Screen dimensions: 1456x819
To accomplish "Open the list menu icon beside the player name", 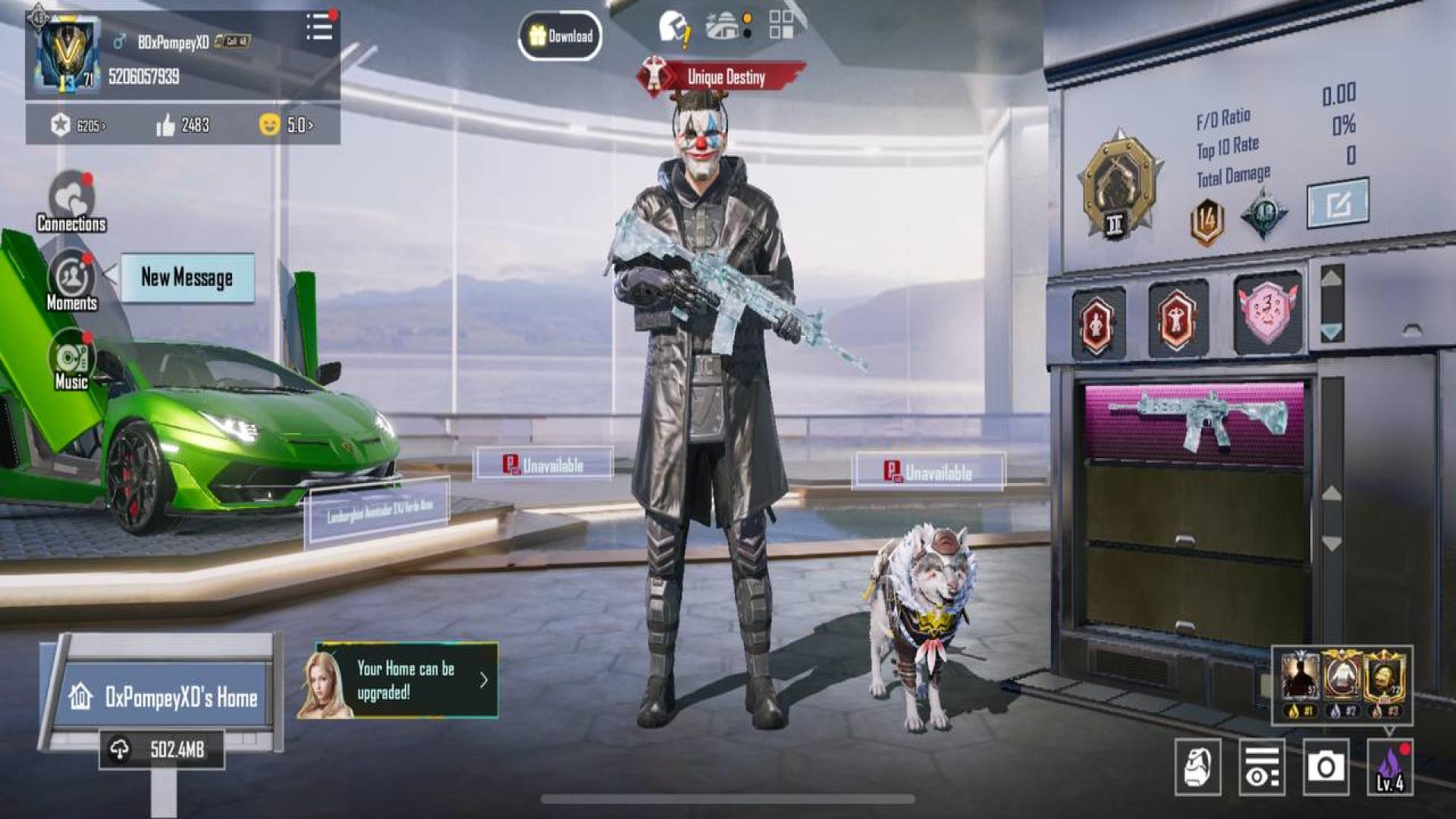I will click(319, 28).
